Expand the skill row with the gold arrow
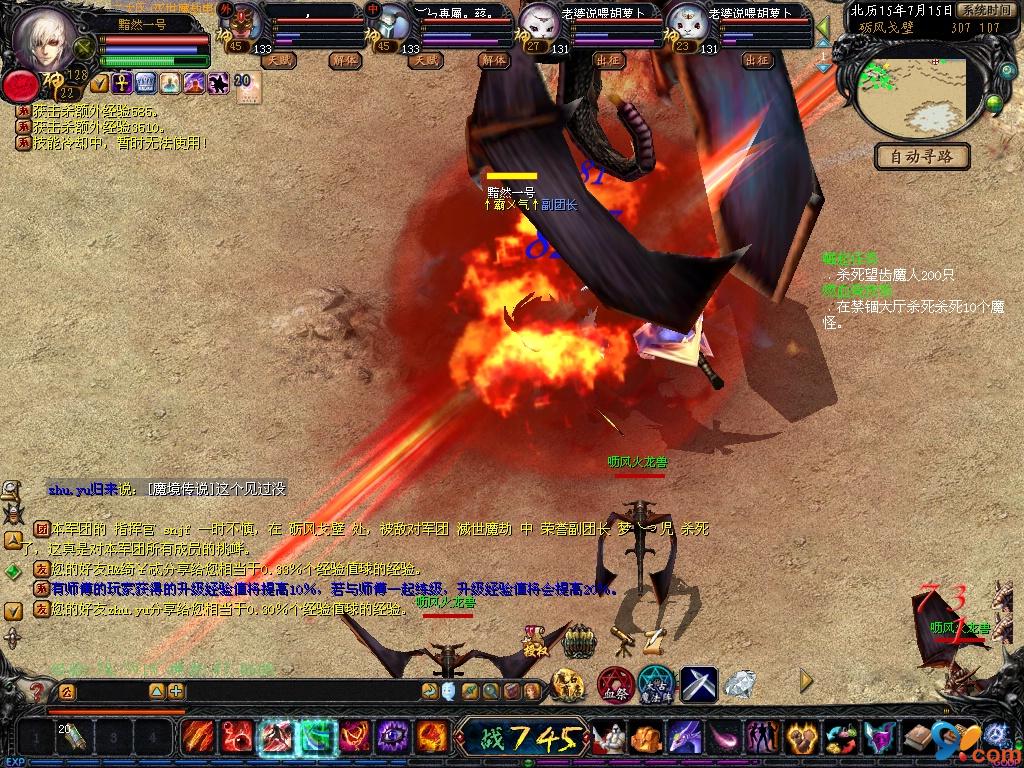The height and width of the screenshot is (768, 1024). pos(806,683)
